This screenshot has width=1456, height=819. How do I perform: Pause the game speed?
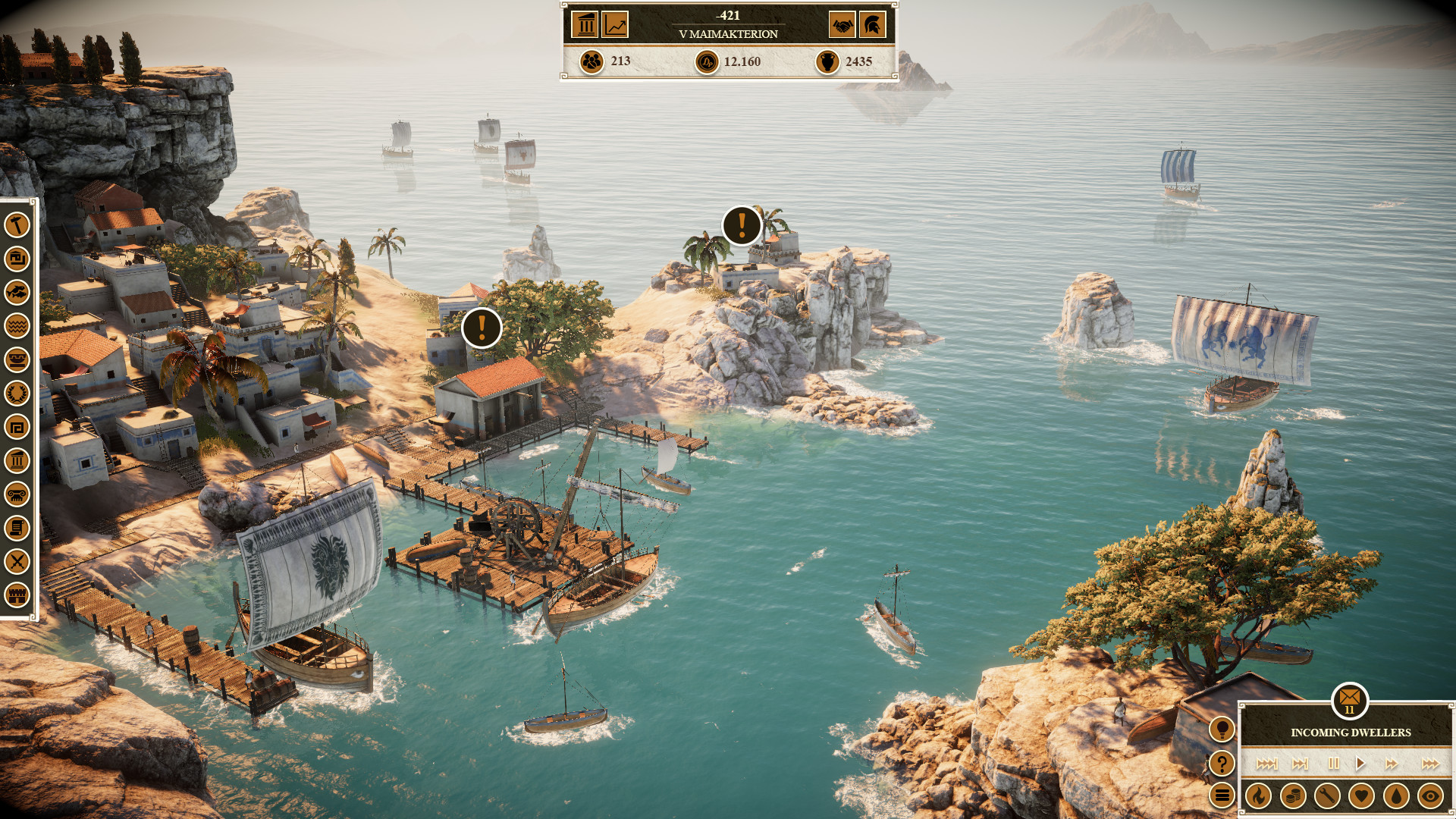(x=1334, y=764)
